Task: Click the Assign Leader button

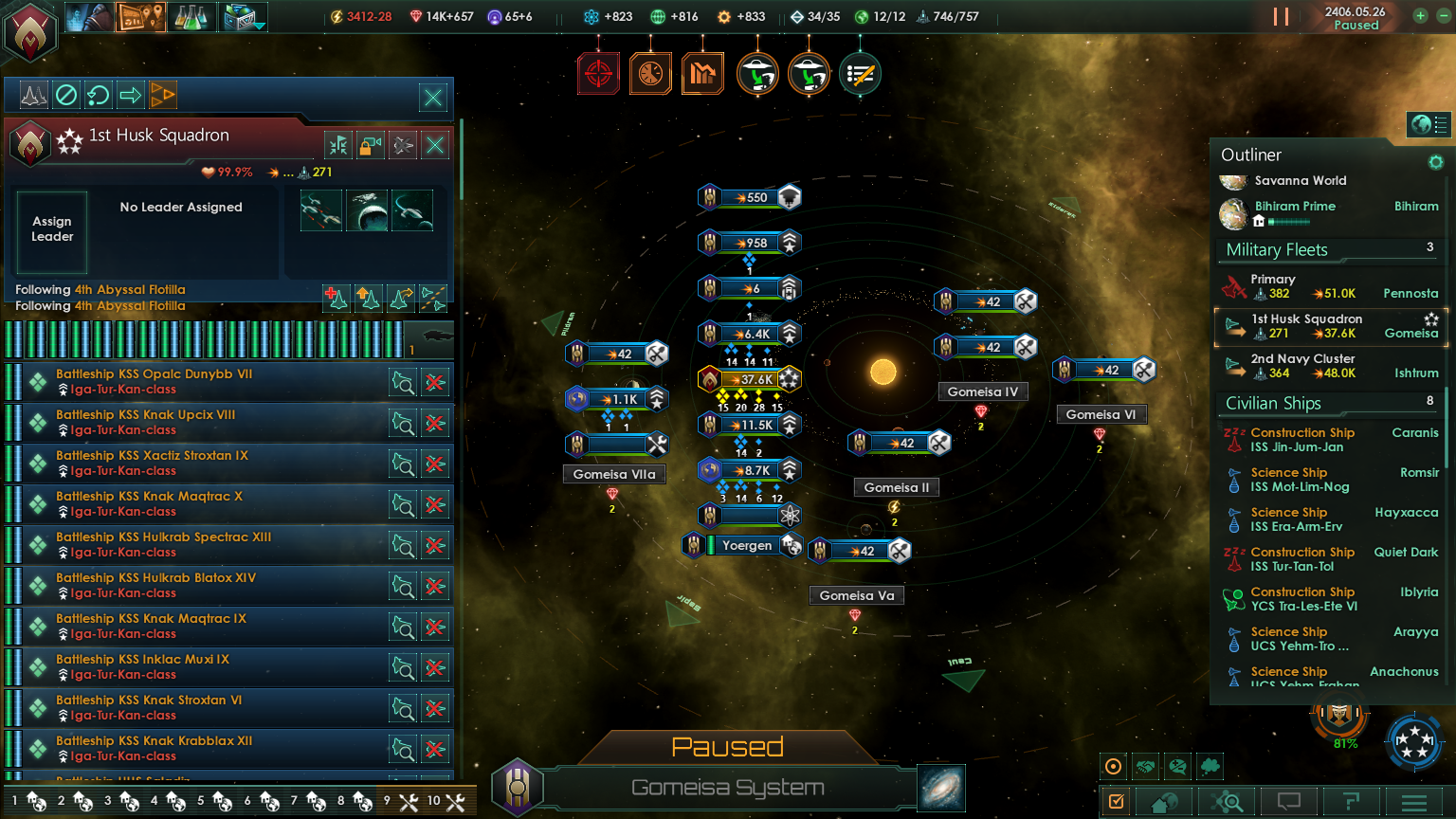Action: pos(52,229)
